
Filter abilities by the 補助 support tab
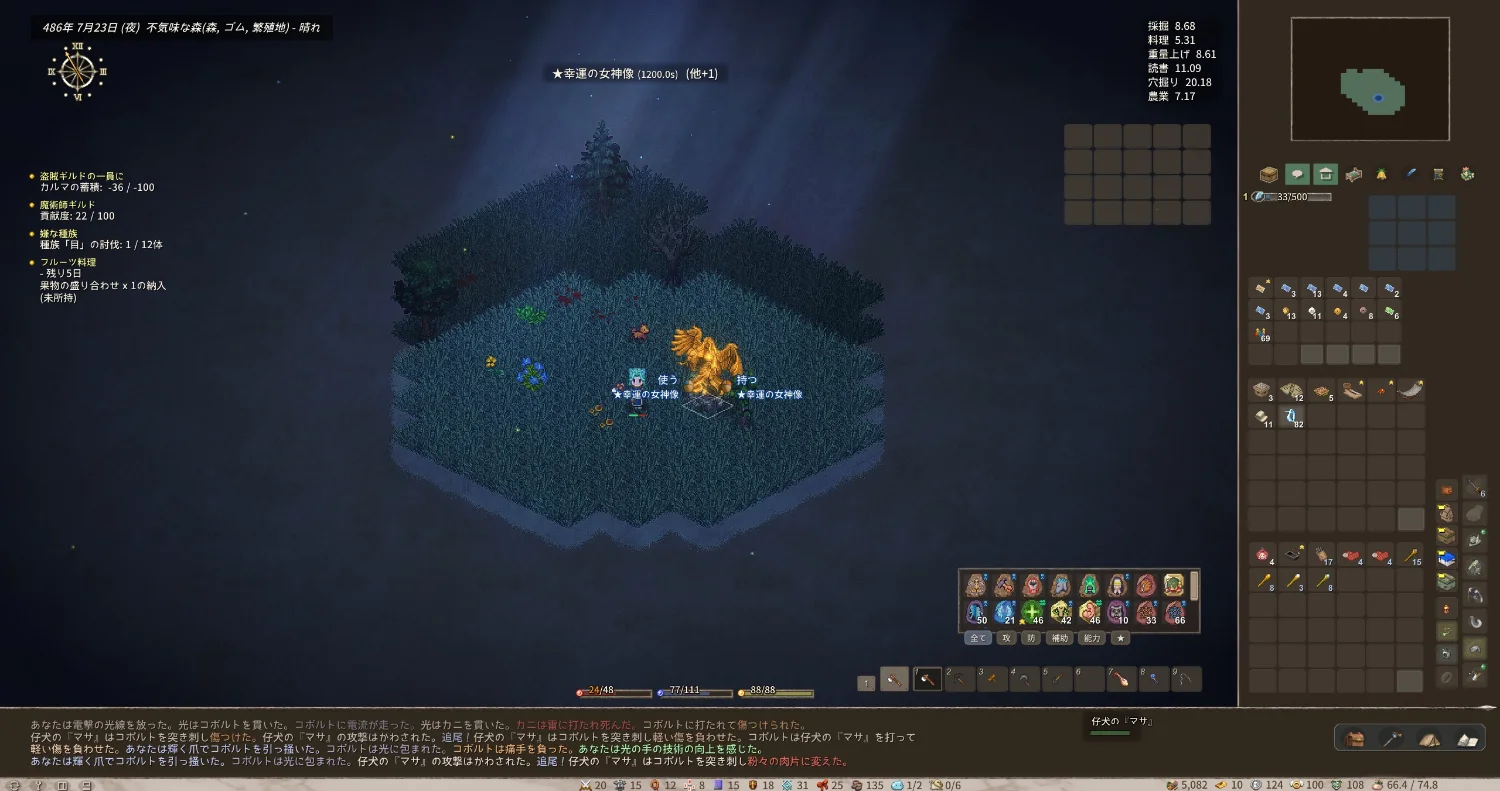tap(1060, 638)
